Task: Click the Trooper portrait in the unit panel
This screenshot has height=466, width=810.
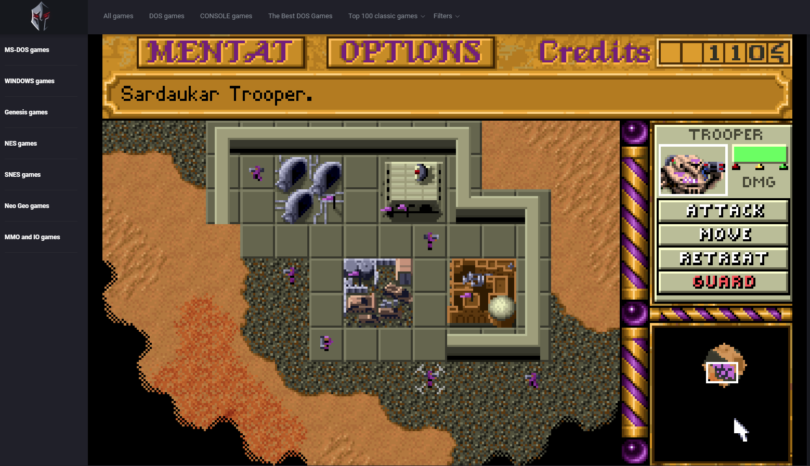Action: pyautogui.click(x=692, y=169)
